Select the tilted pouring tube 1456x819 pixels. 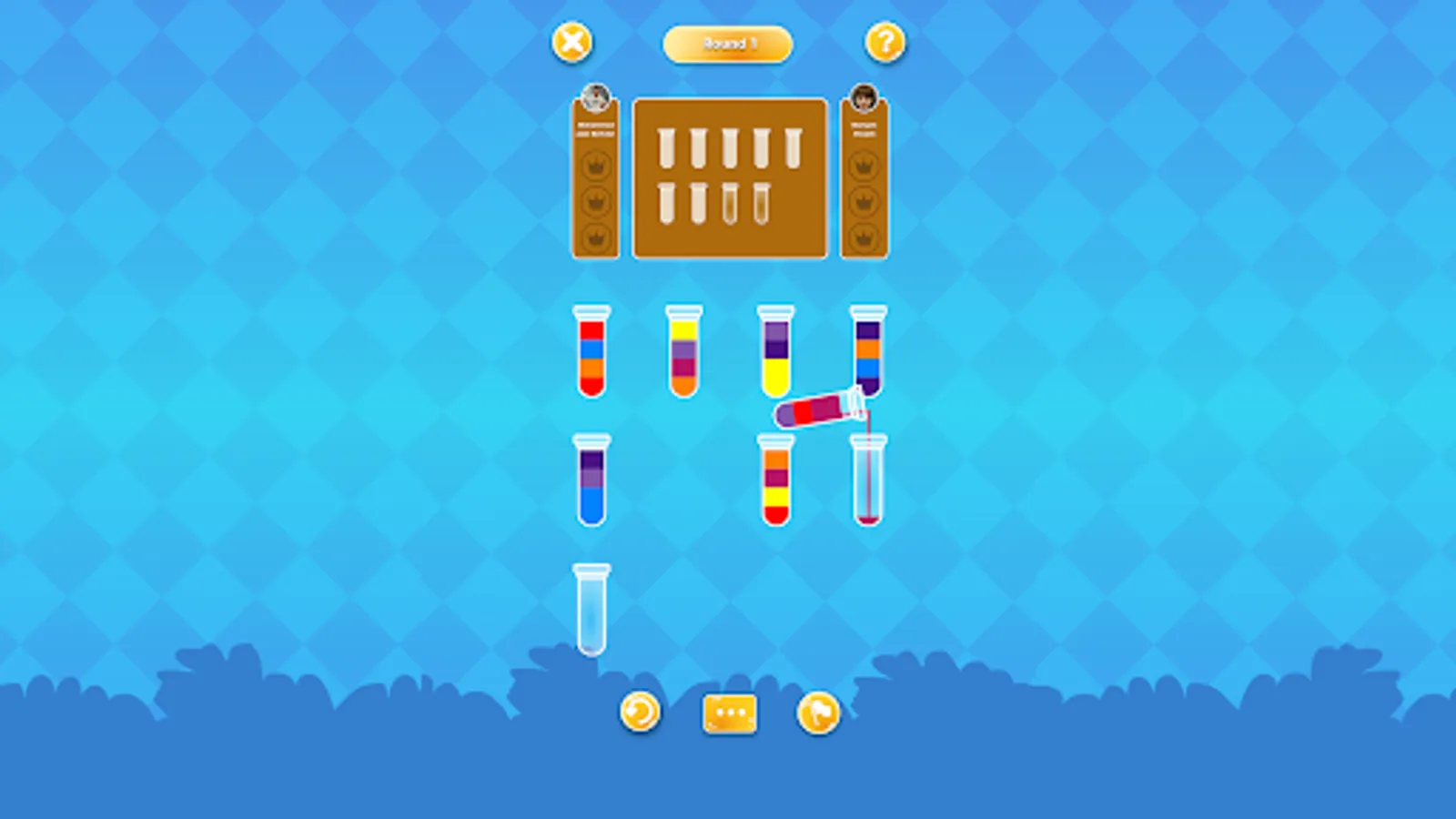(x=814, y=412)
